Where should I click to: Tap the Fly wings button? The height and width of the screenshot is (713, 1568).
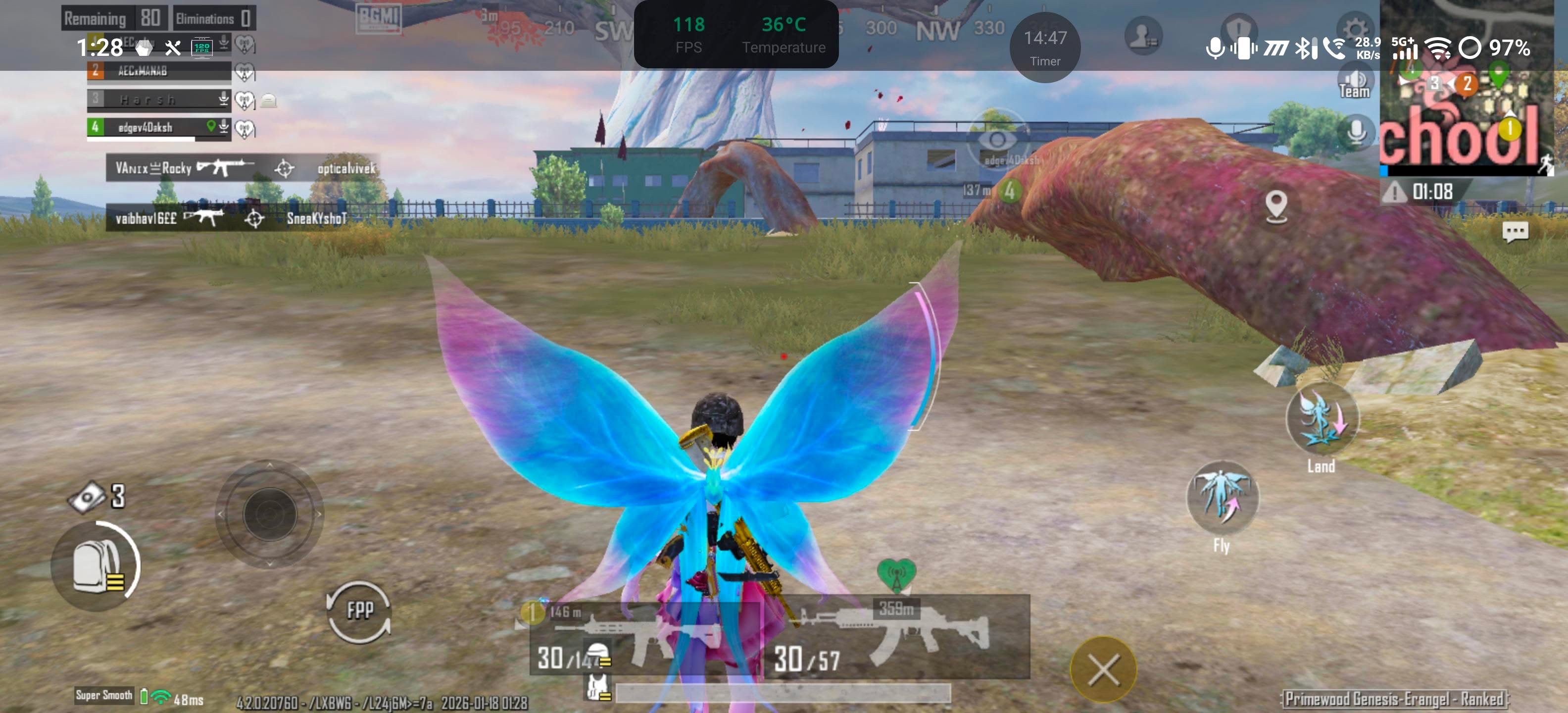tap(1222, 499)
